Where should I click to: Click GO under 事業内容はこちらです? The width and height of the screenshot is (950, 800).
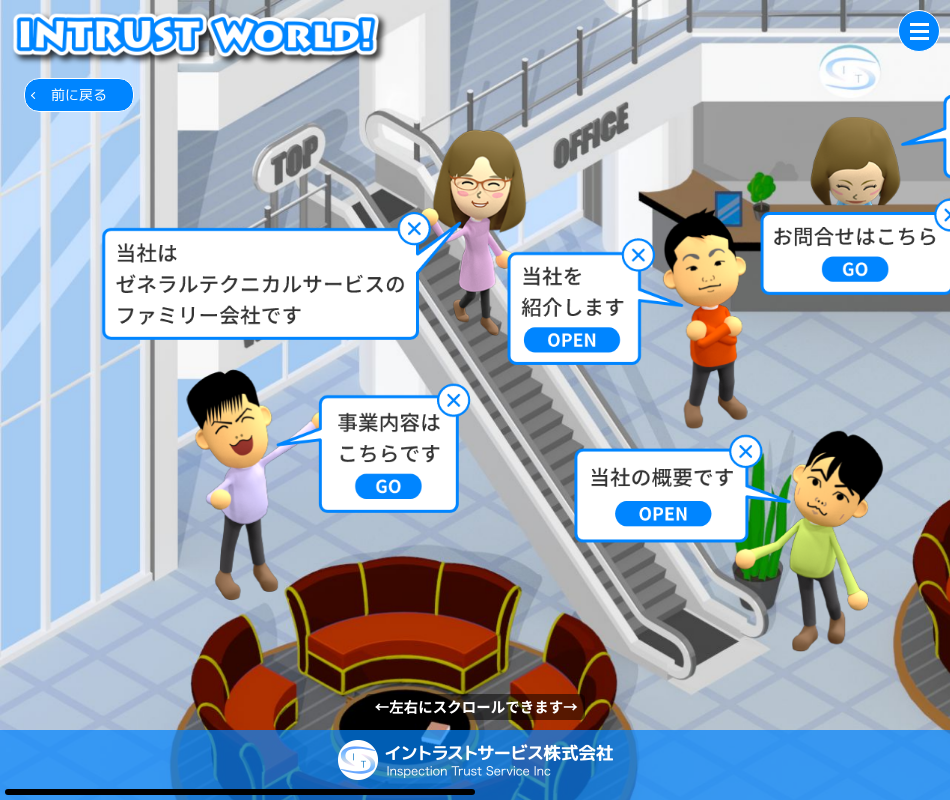pos(388,487)
